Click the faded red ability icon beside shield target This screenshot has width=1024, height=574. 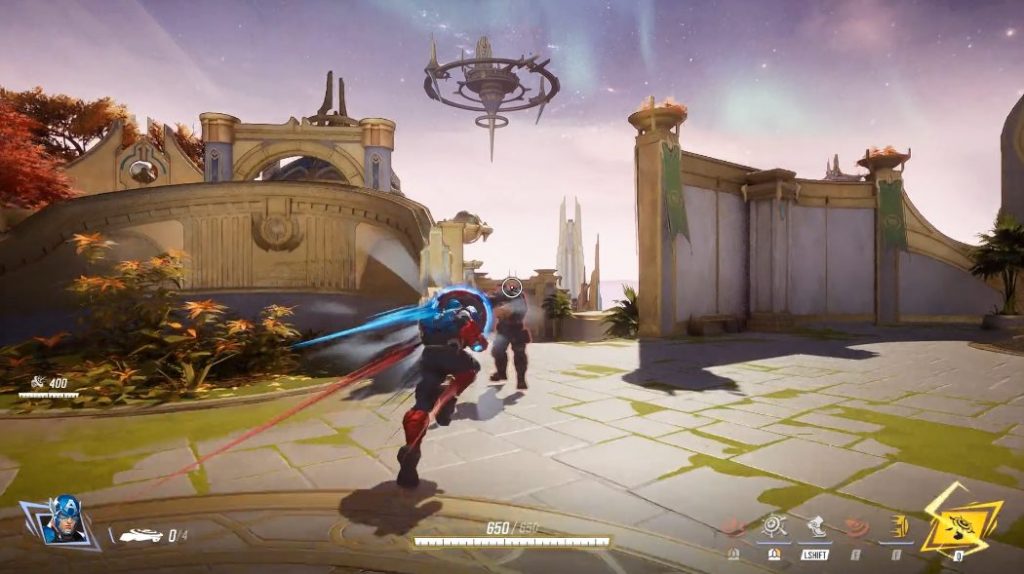[x=734, y=528]
